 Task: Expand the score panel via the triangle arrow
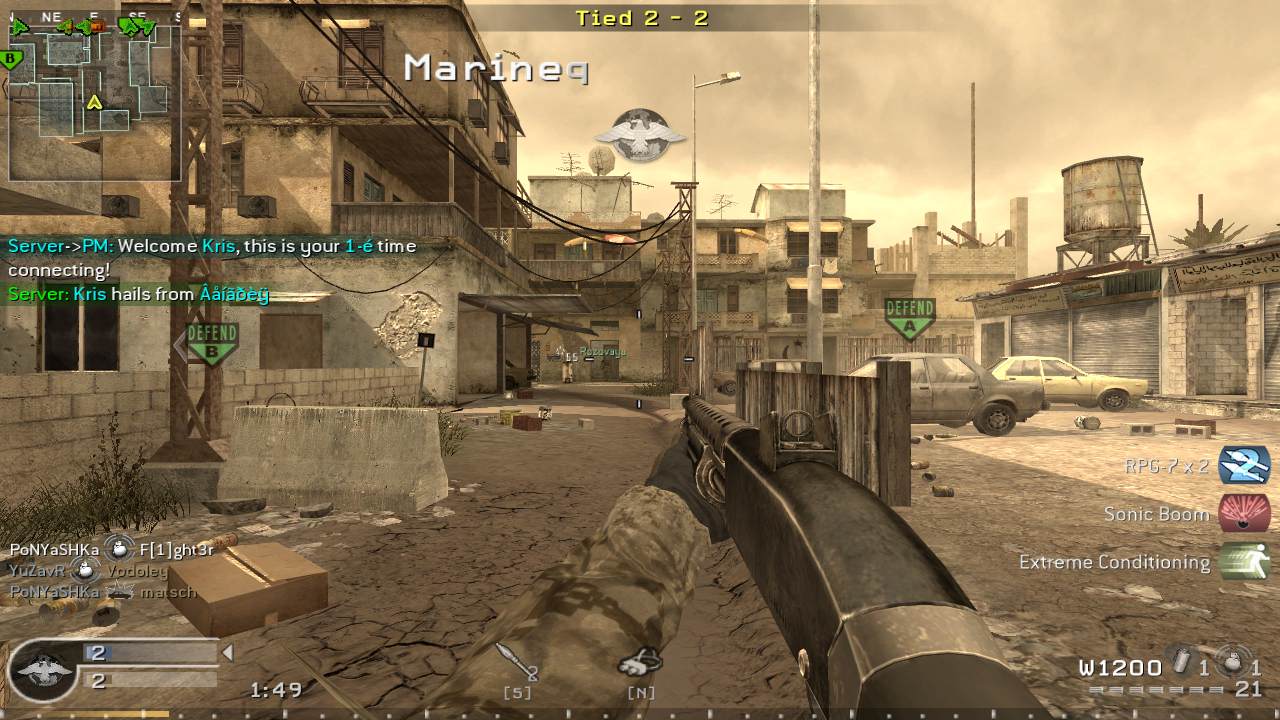click(227, 653)
